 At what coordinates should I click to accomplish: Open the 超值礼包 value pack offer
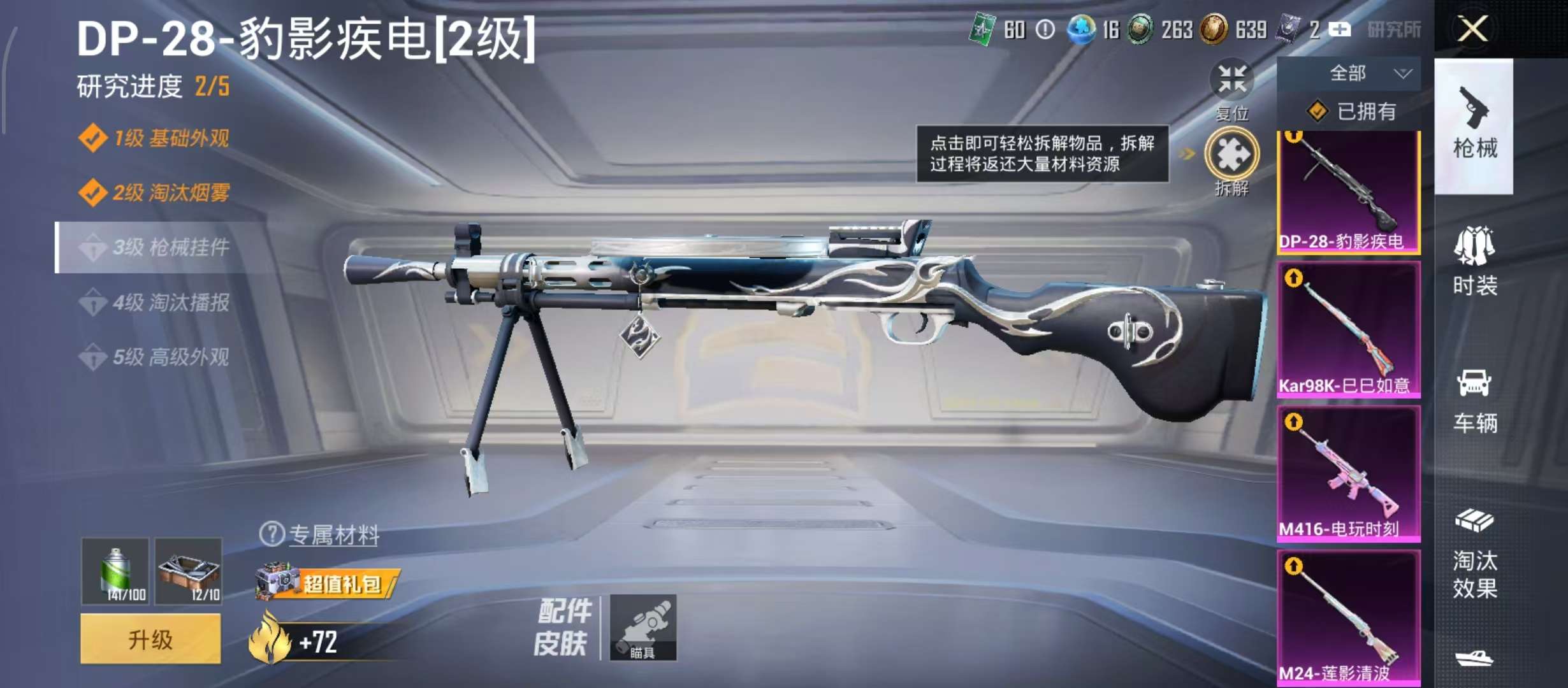click(x=328, y=583)
